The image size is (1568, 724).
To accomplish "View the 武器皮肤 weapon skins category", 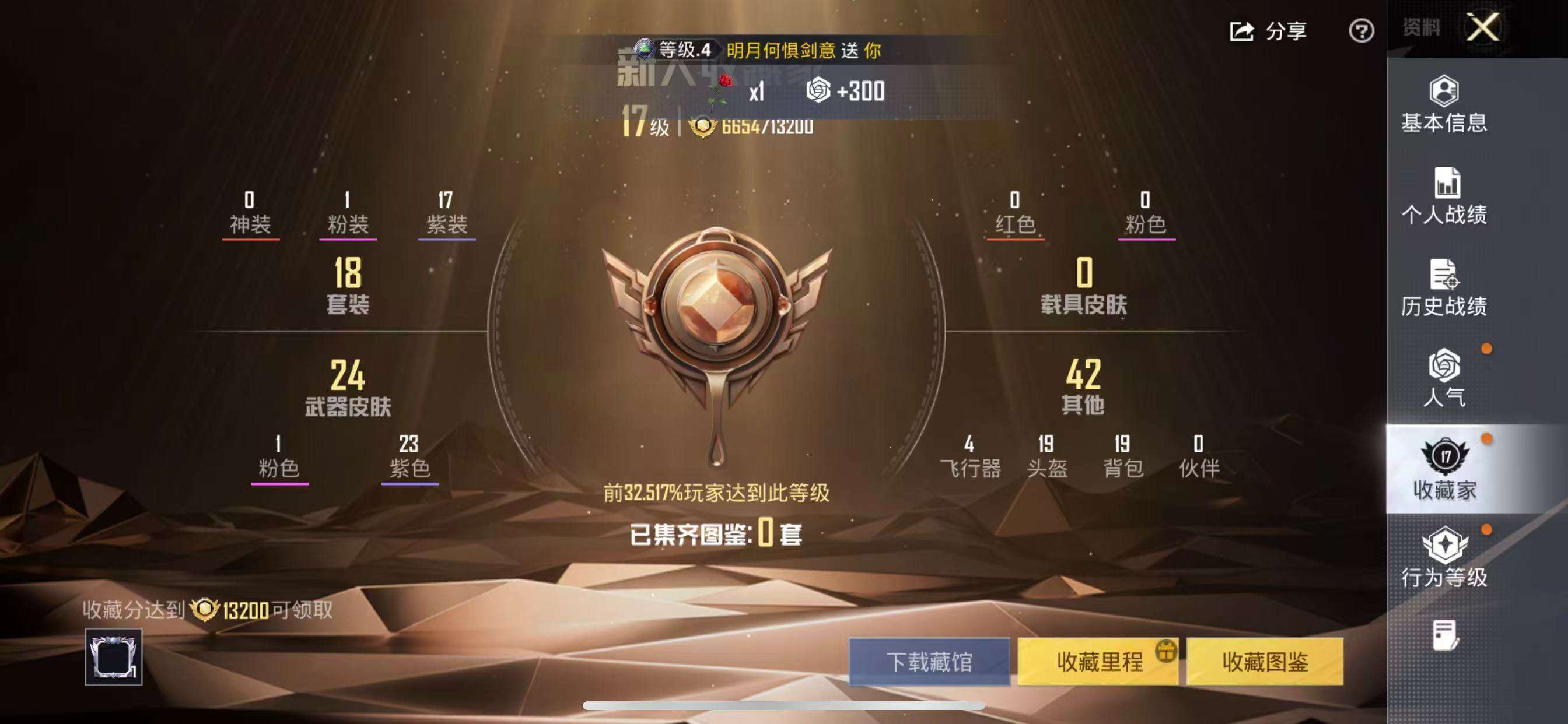I will click(x=348, y=388).
